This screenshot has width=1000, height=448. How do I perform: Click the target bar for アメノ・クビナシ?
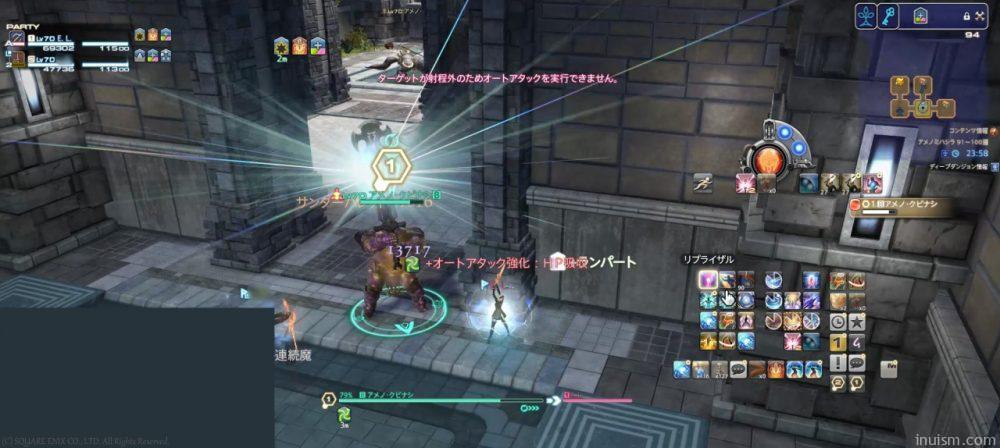point(431,400)
